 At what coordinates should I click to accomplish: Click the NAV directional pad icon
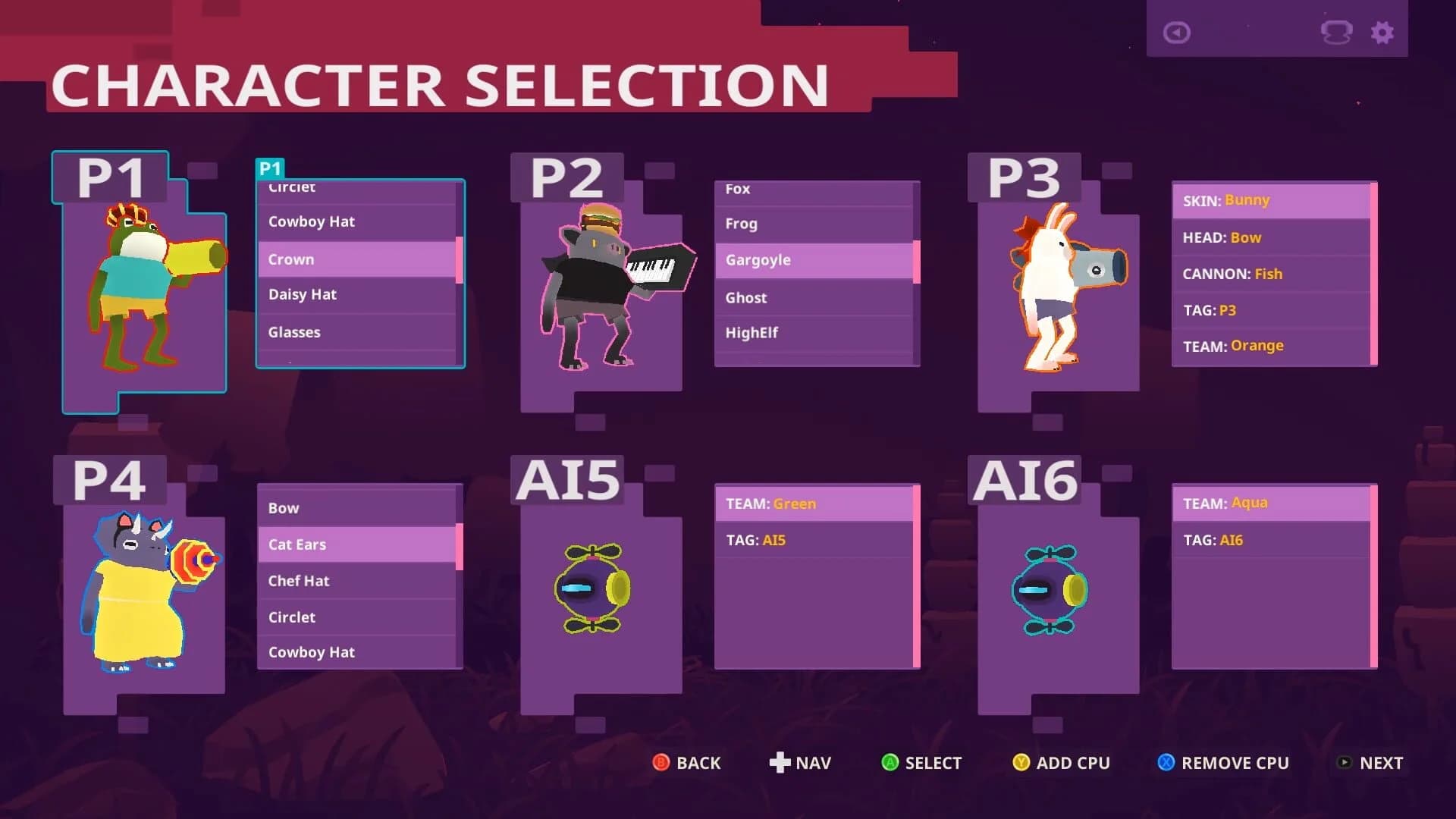[782, 763]
